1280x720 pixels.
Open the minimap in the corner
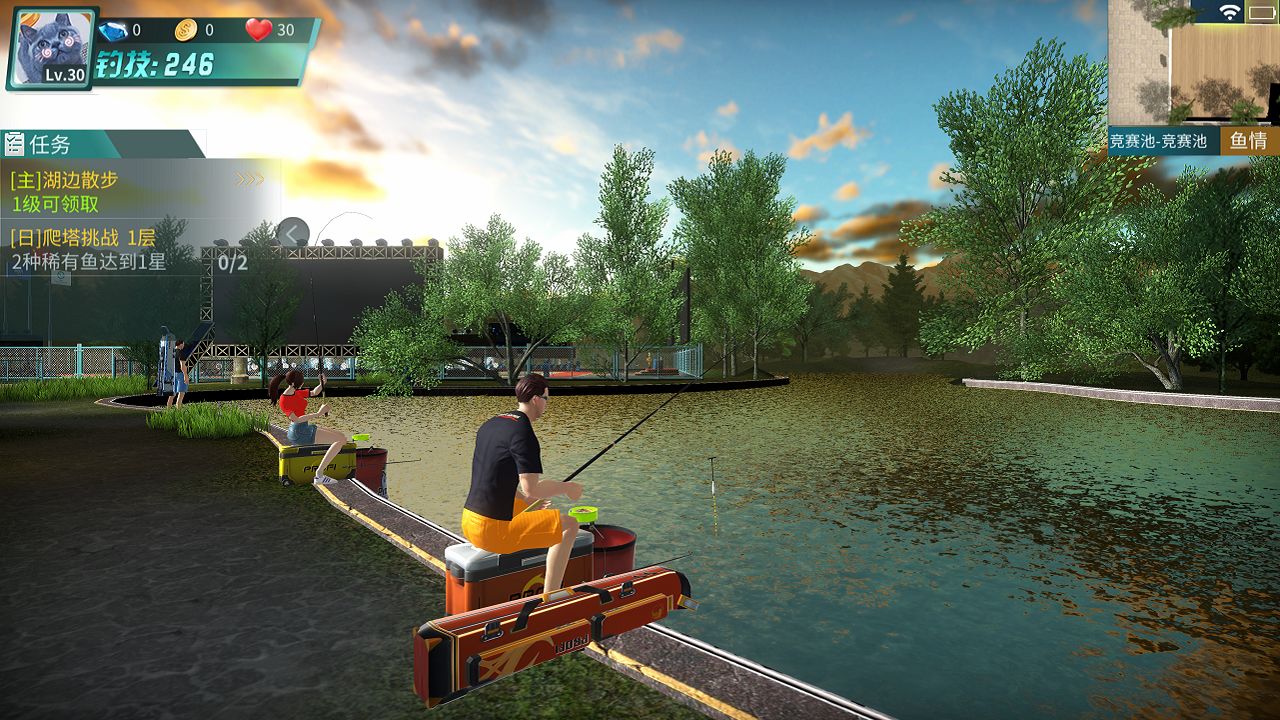[x=1193, y=62]
